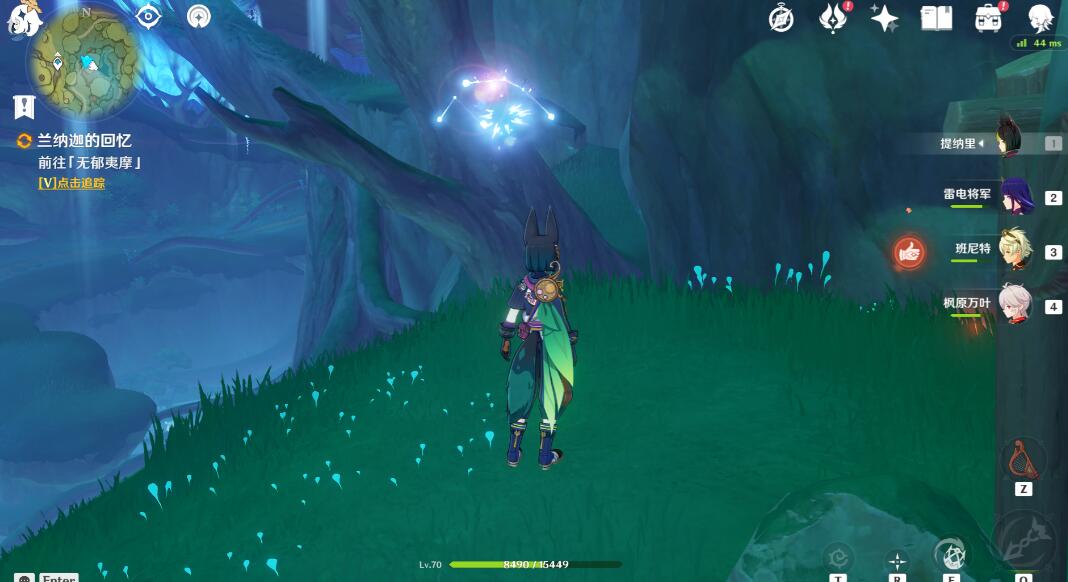Switch to party member 班尼特

coord(1018,250)
